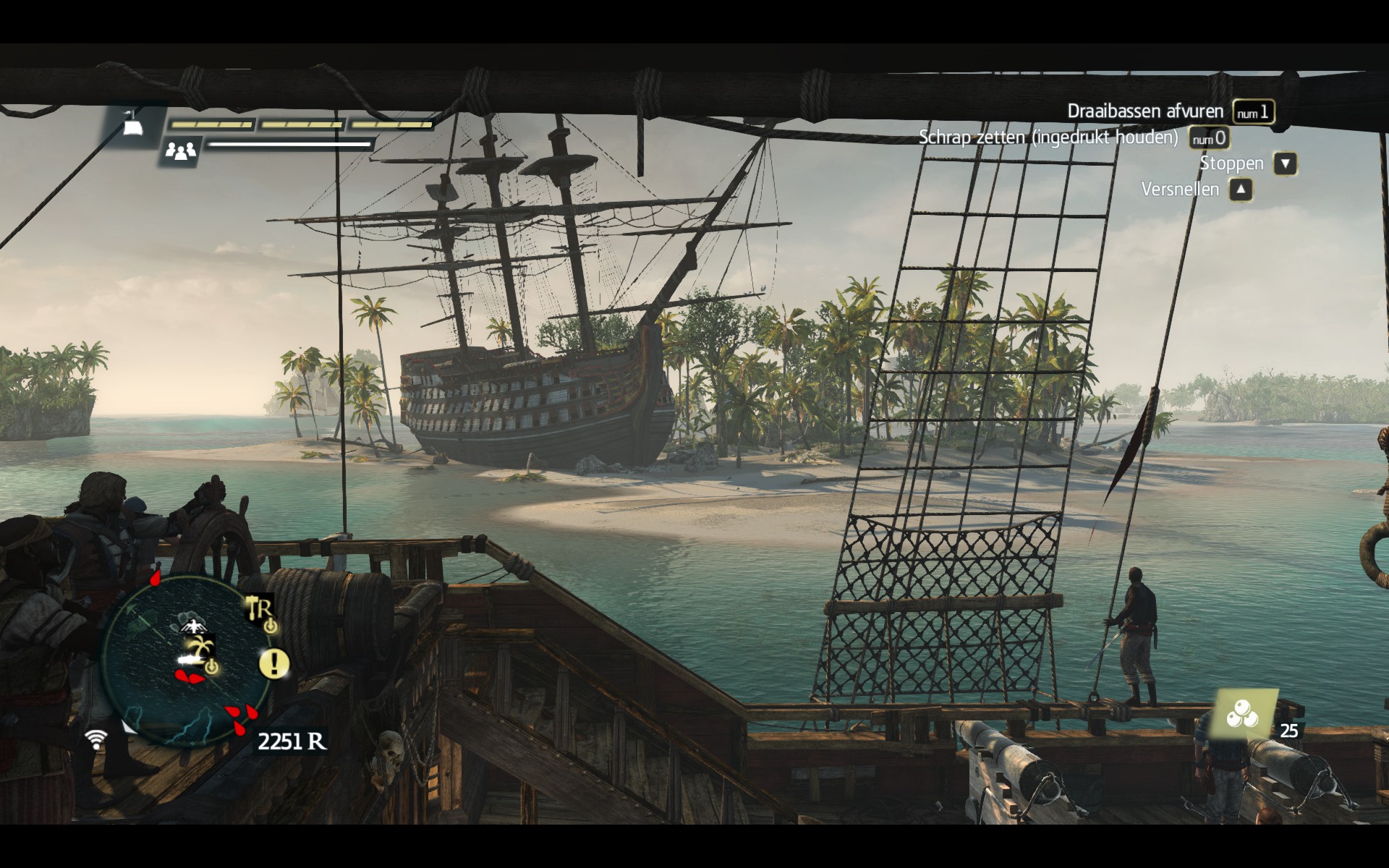Click the crew members icon
The height and width of the screenshot is (868, 1389).
click(x=180, y=150)
